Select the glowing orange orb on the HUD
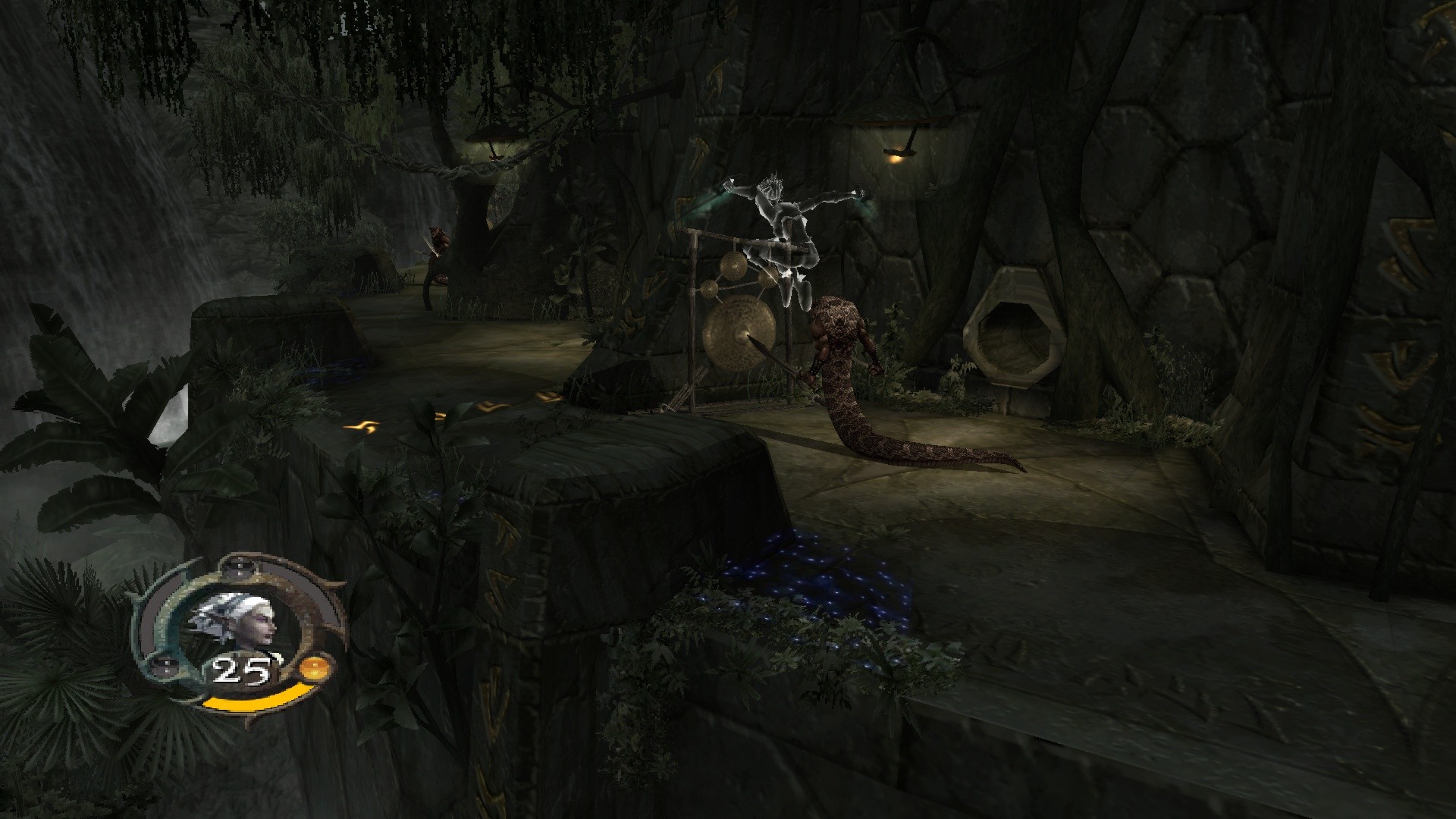Viewport: 1456px width, 819px height. point(313,669)
